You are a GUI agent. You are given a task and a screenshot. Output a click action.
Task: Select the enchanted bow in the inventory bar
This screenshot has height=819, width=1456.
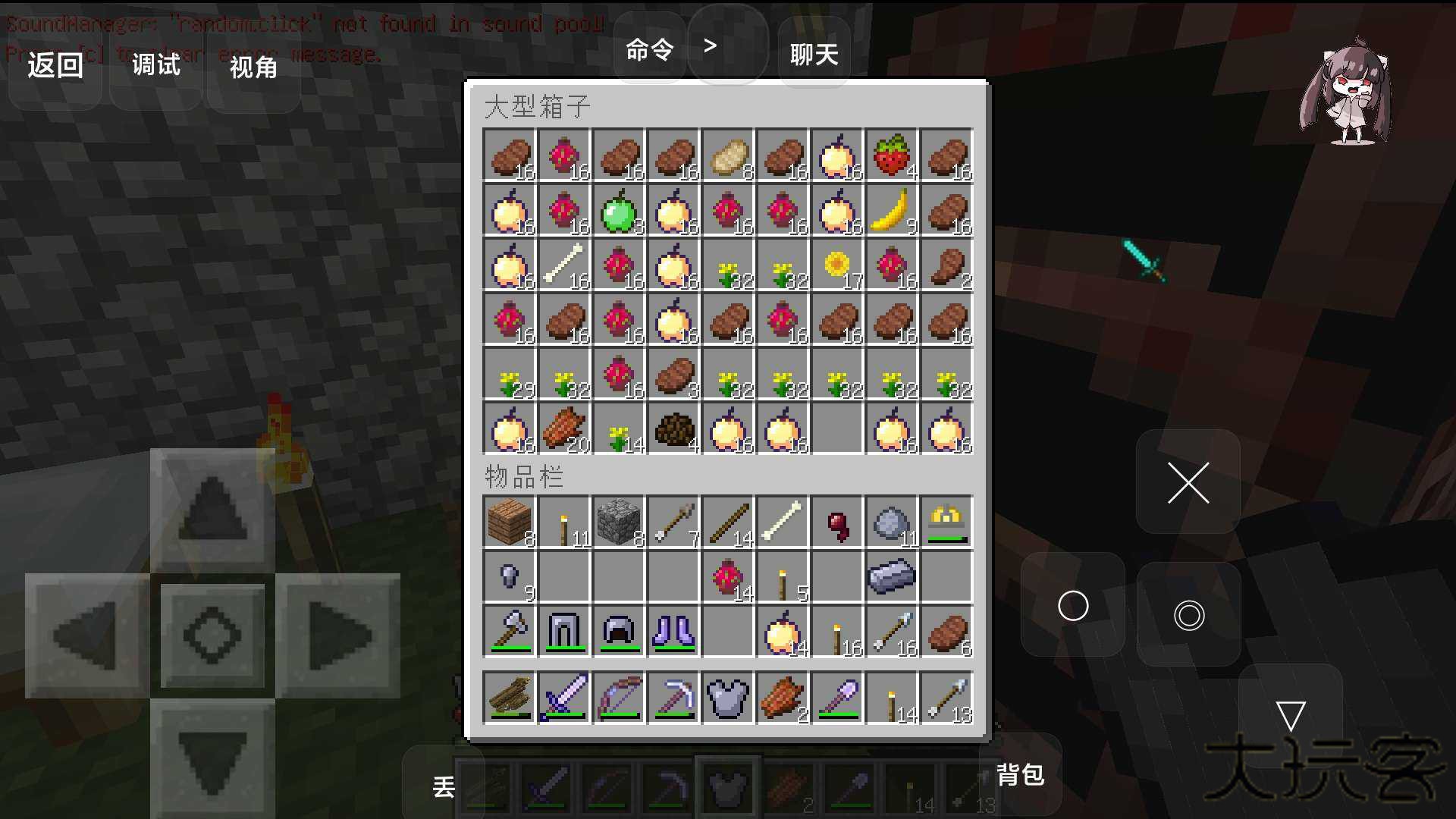coord(619,696)
